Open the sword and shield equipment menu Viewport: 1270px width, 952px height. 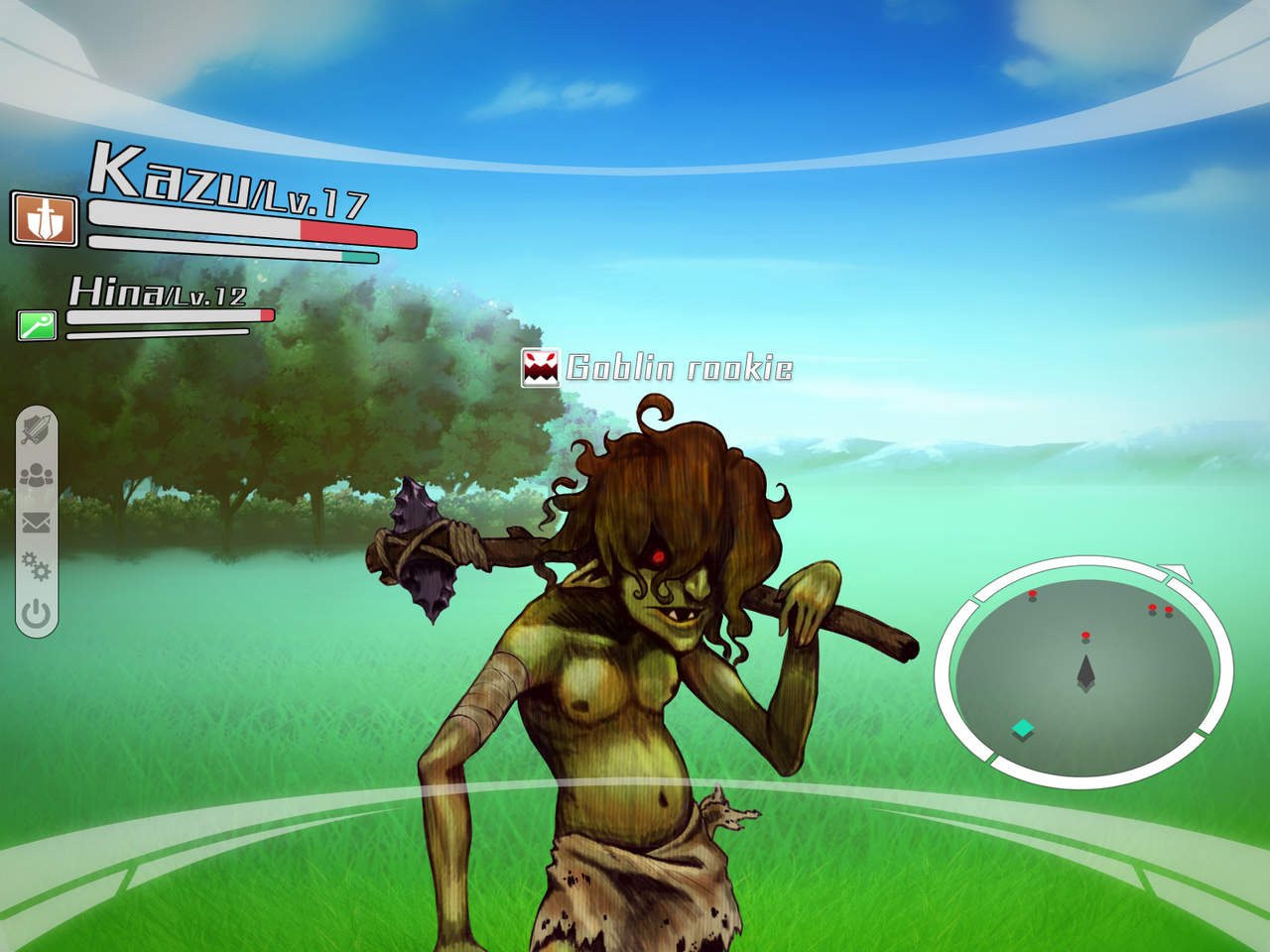click(37, 429)
